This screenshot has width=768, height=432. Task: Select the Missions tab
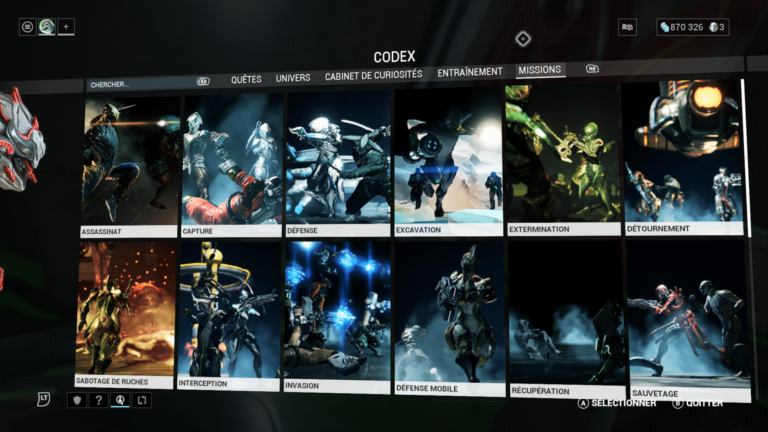pyautogui.click(x=540, y=70)
